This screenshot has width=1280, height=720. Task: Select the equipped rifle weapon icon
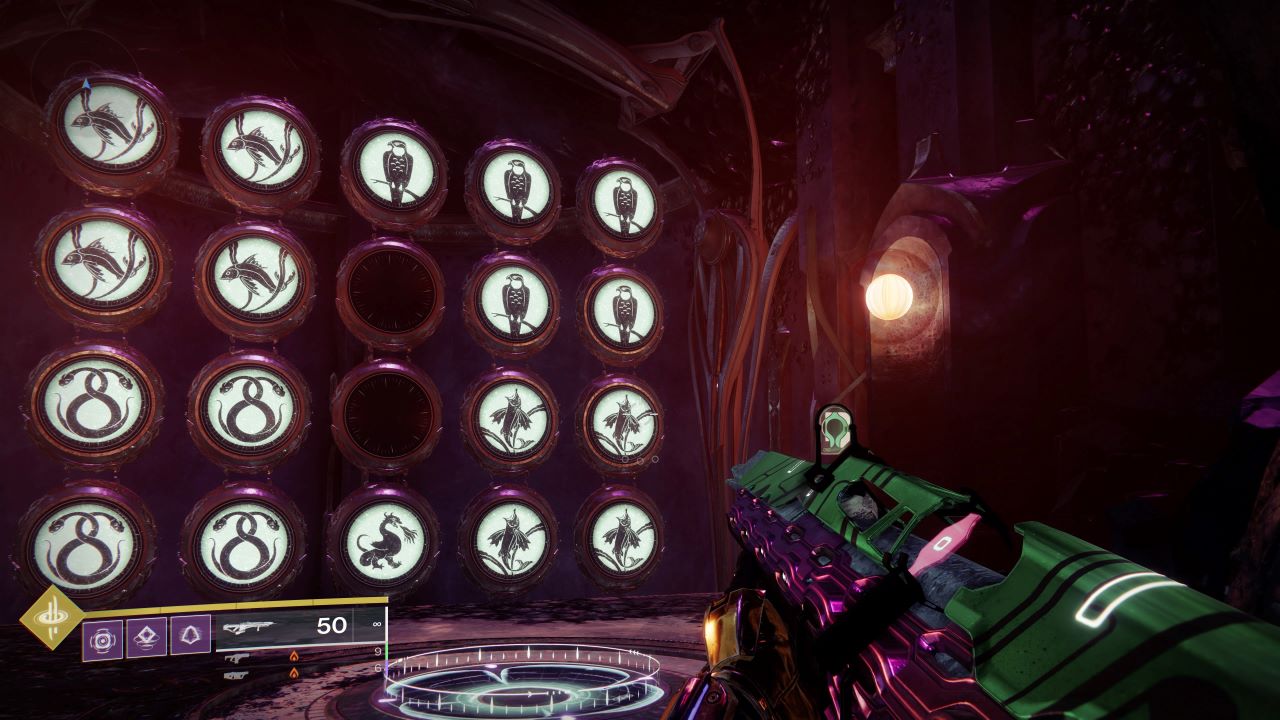pyautogui.click(x=249, y=626)
